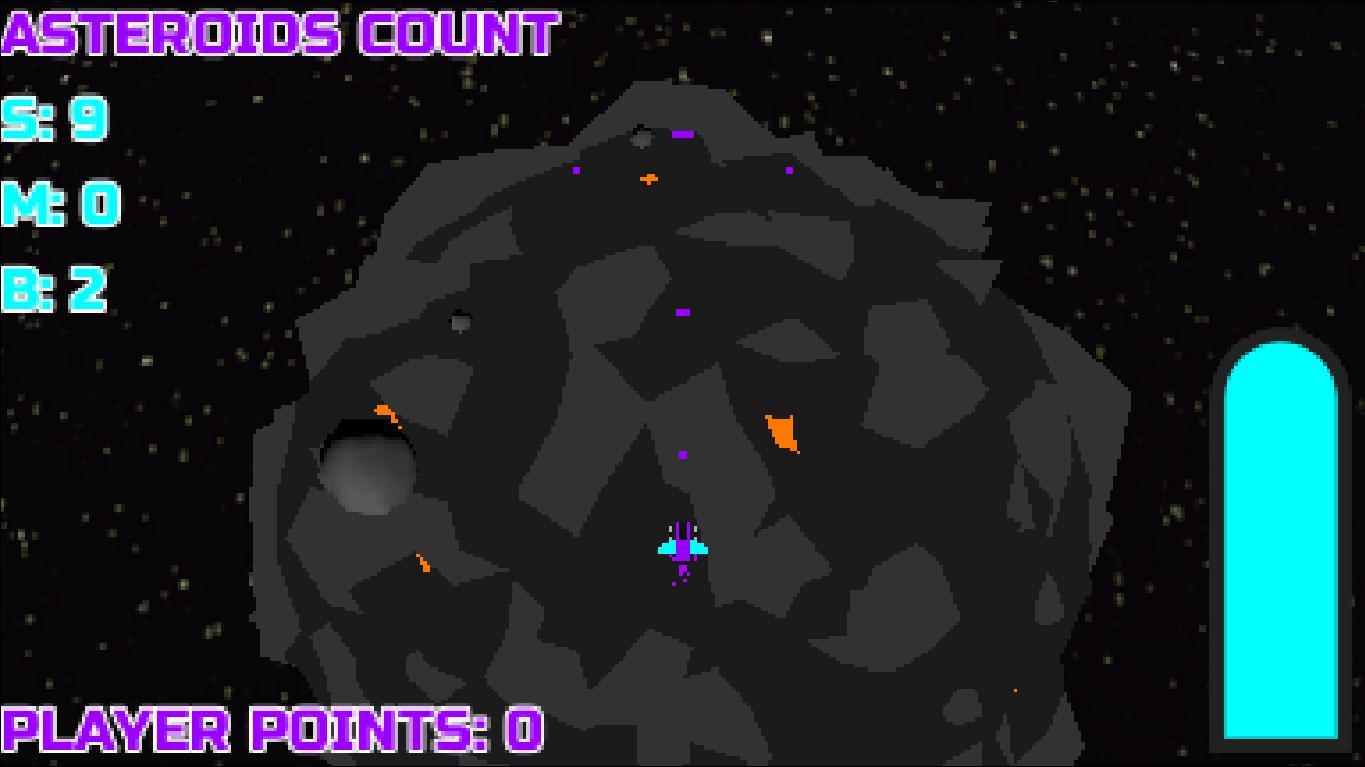Click the purple projectile near the top edge
The width and height of the screenshot is (1365, 767).
(x=684, y=132)
